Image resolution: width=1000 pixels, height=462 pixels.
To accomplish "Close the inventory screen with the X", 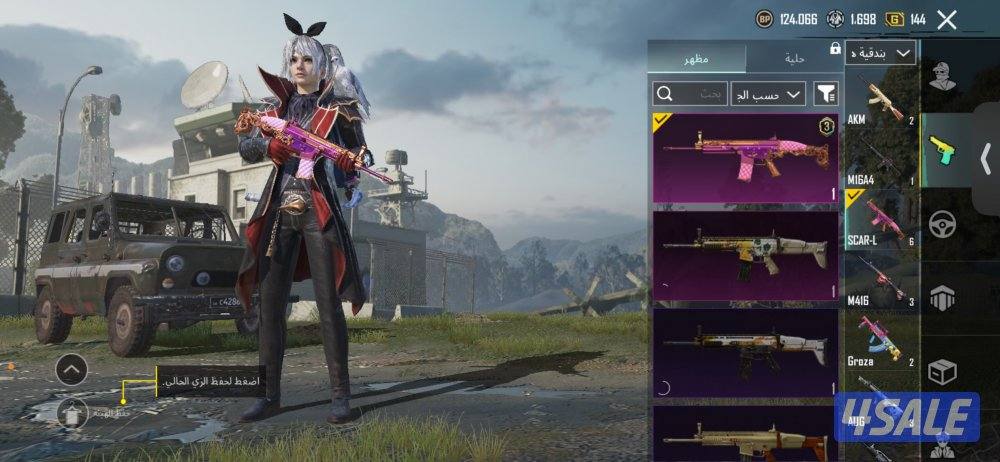I will 946,19.
